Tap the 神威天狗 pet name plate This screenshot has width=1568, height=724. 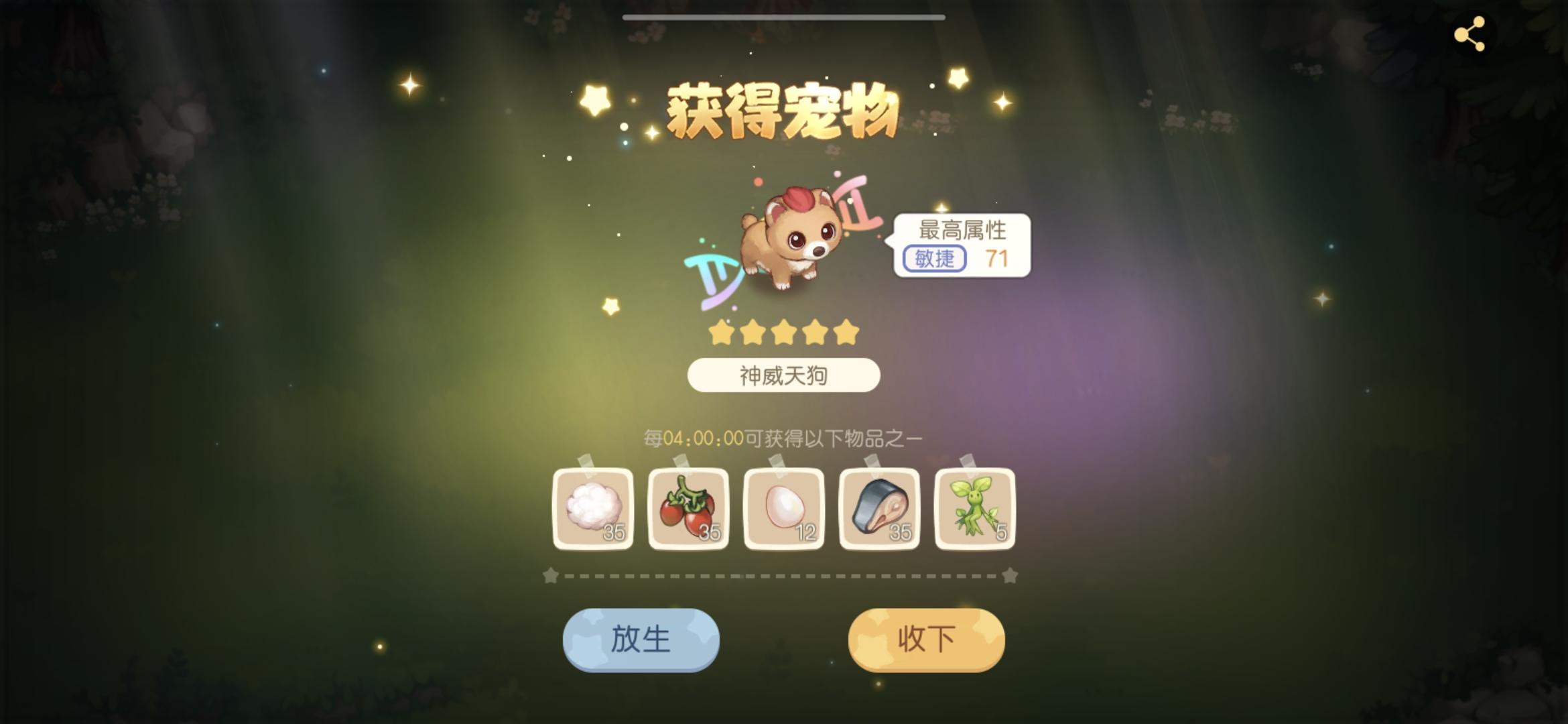point(783,375)
